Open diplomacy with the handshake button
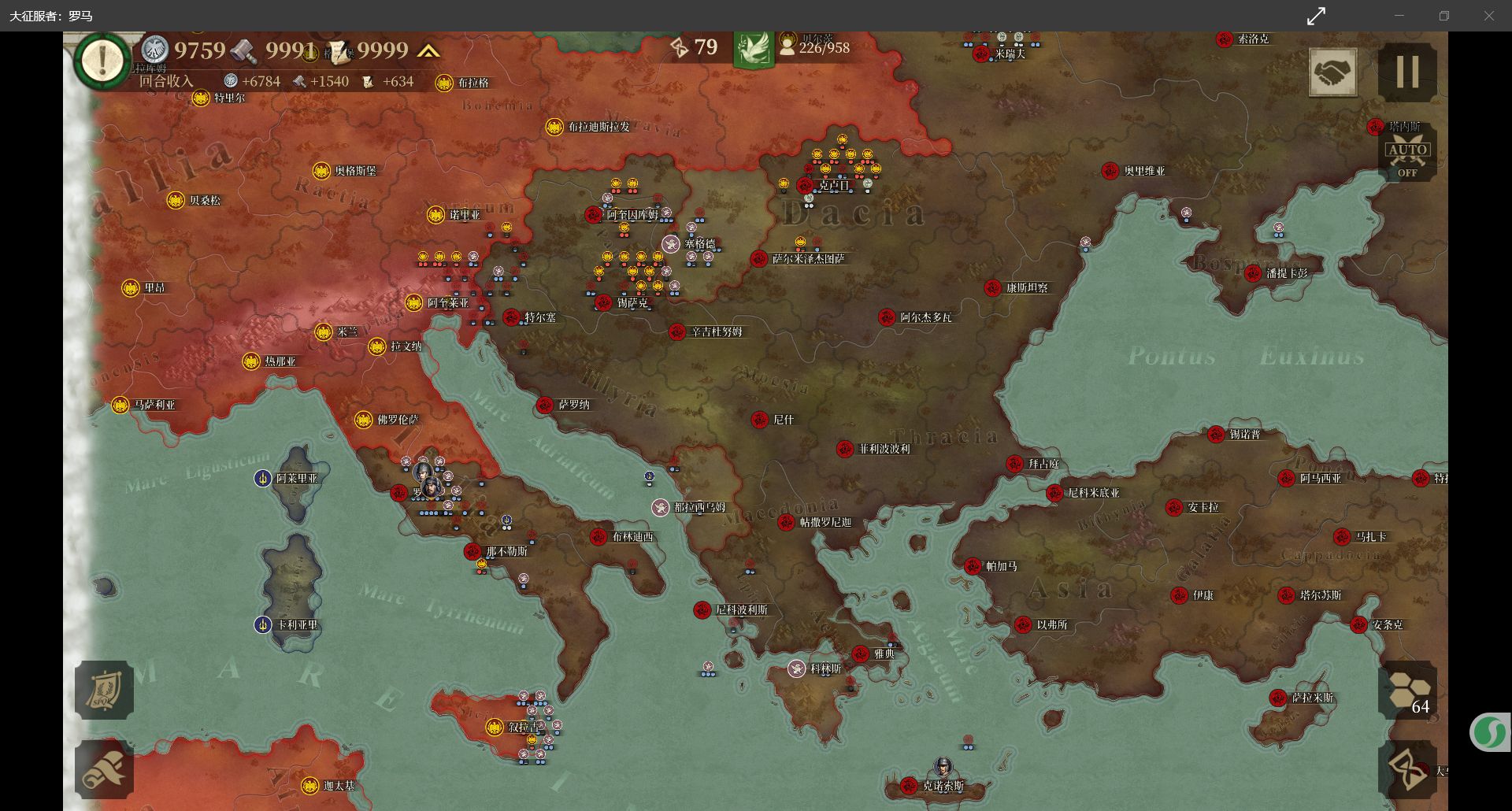1512x811 pixels. coord(1332,72)
